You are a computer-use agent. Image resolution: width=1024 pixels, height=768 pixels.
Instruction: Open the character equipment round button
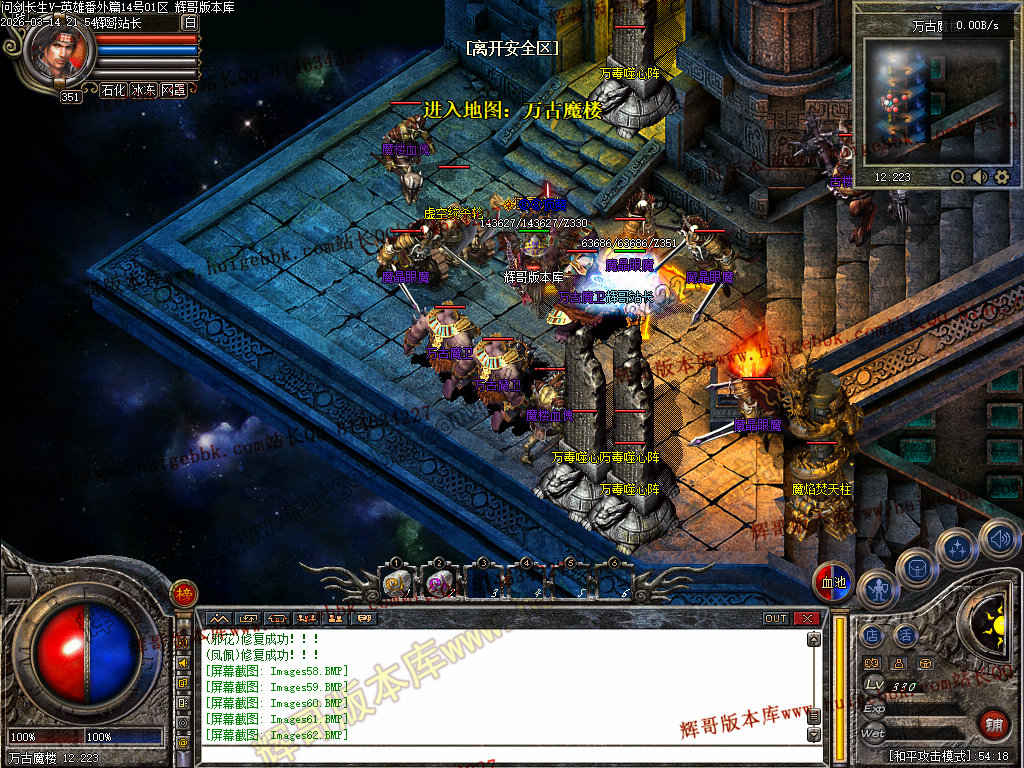coord(878,590)
